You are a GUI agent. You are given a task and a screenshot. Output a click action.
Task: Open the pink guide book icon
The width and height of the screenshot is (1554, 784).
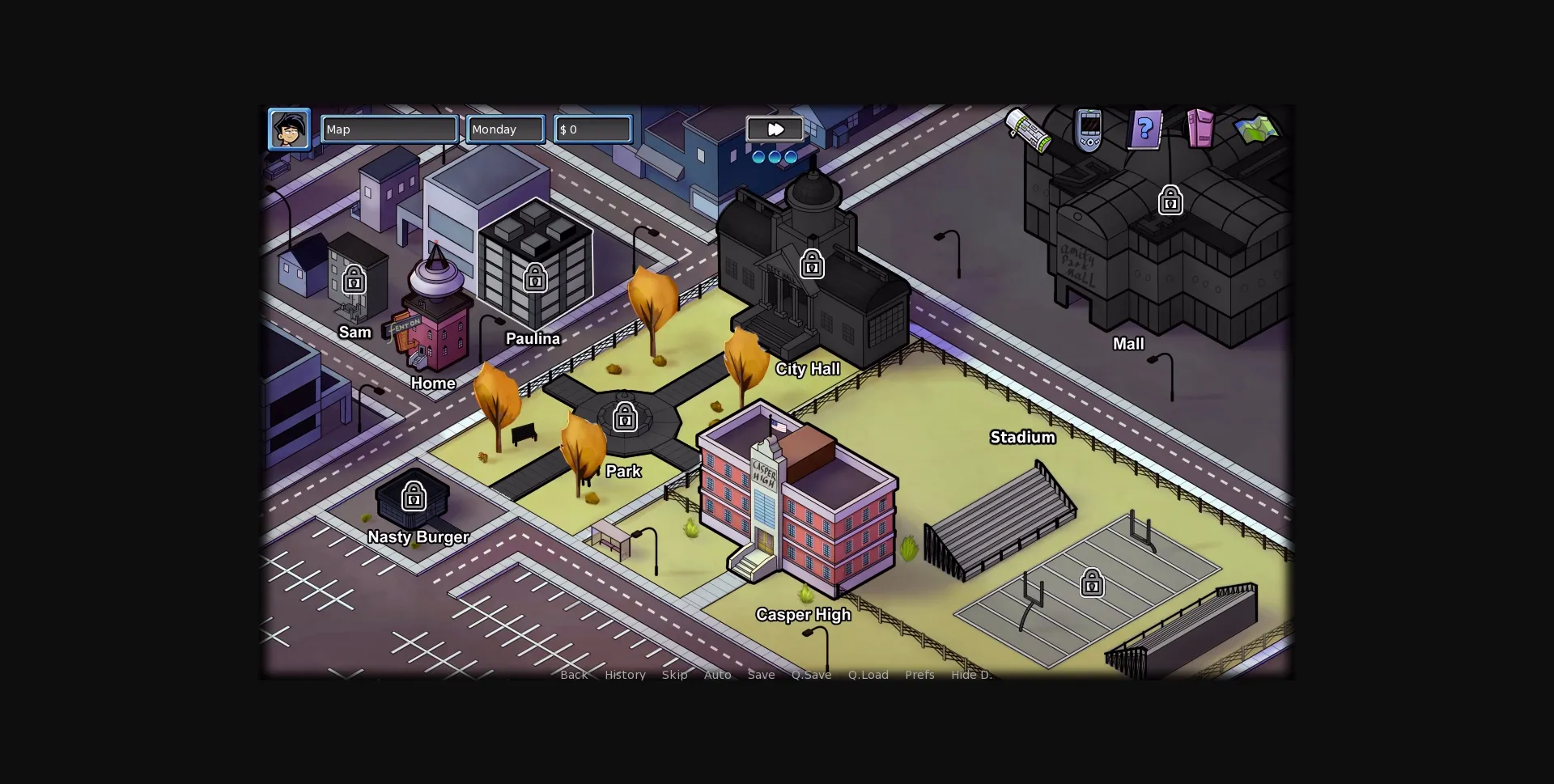point(1199,128)
